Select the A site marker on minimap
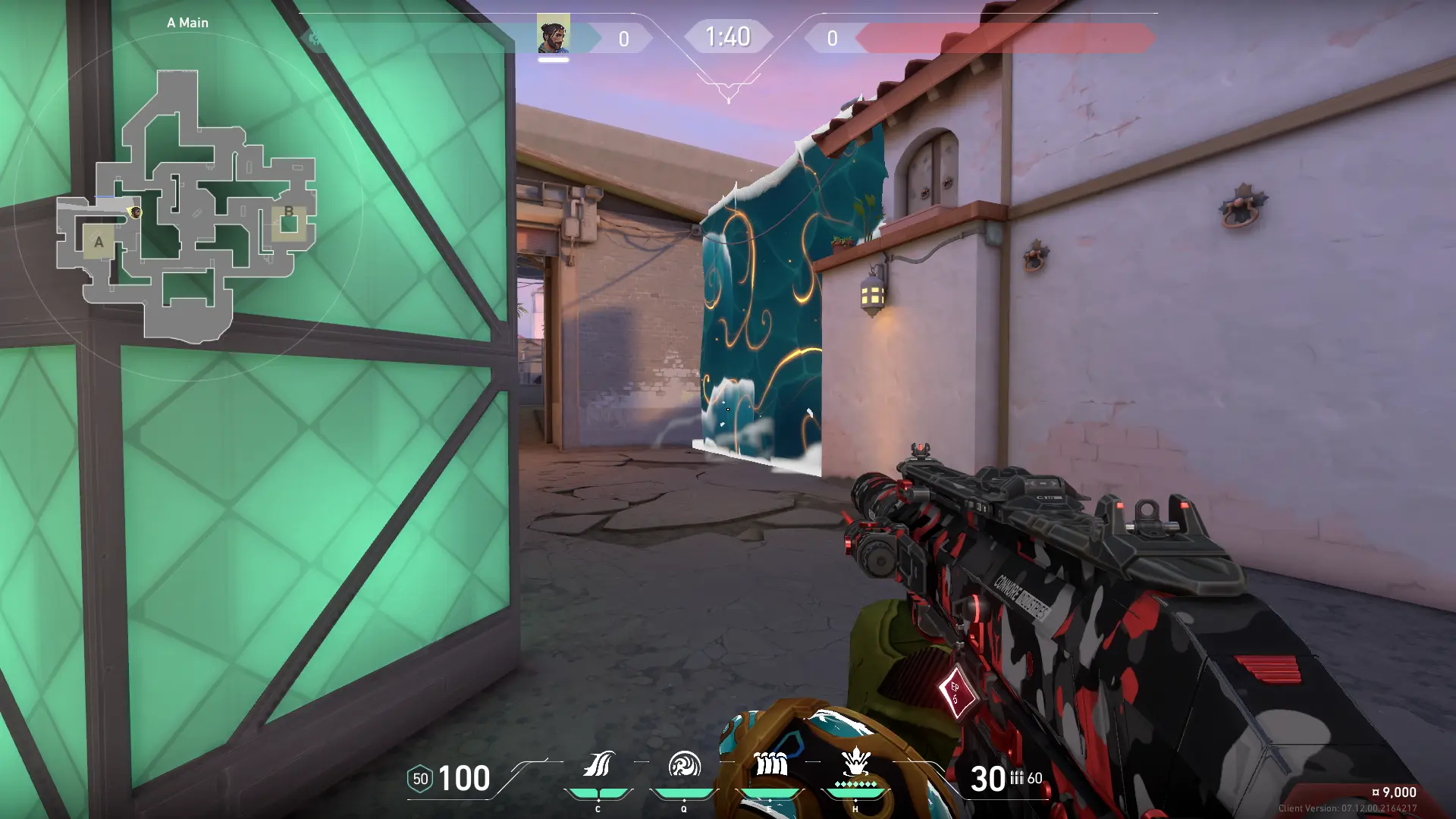Image resolution: width=1456 pixels, height=819 pixels. 99,243
